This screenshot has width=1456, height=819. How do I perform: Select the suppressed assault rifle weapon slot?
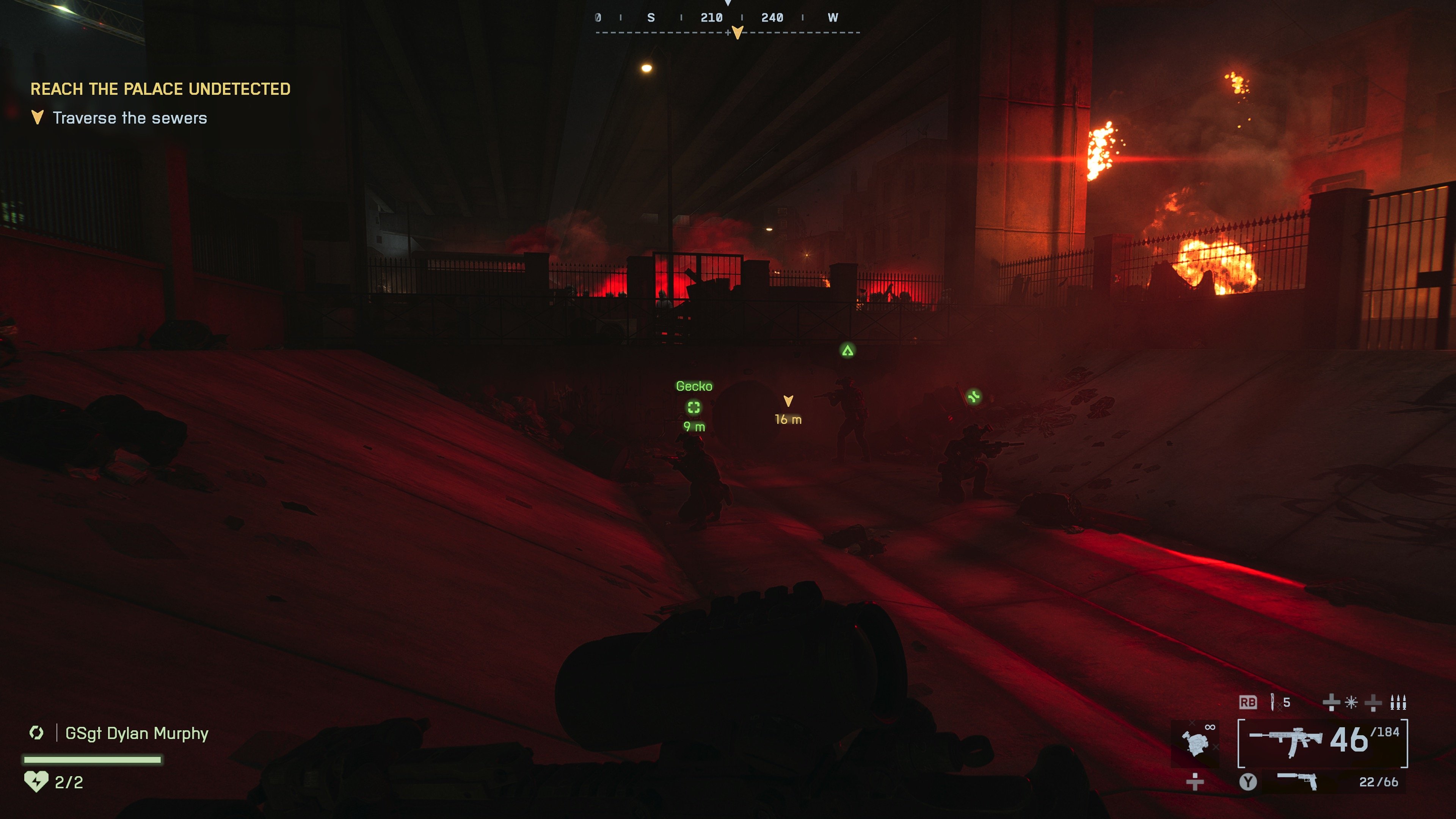(1285, 741)
